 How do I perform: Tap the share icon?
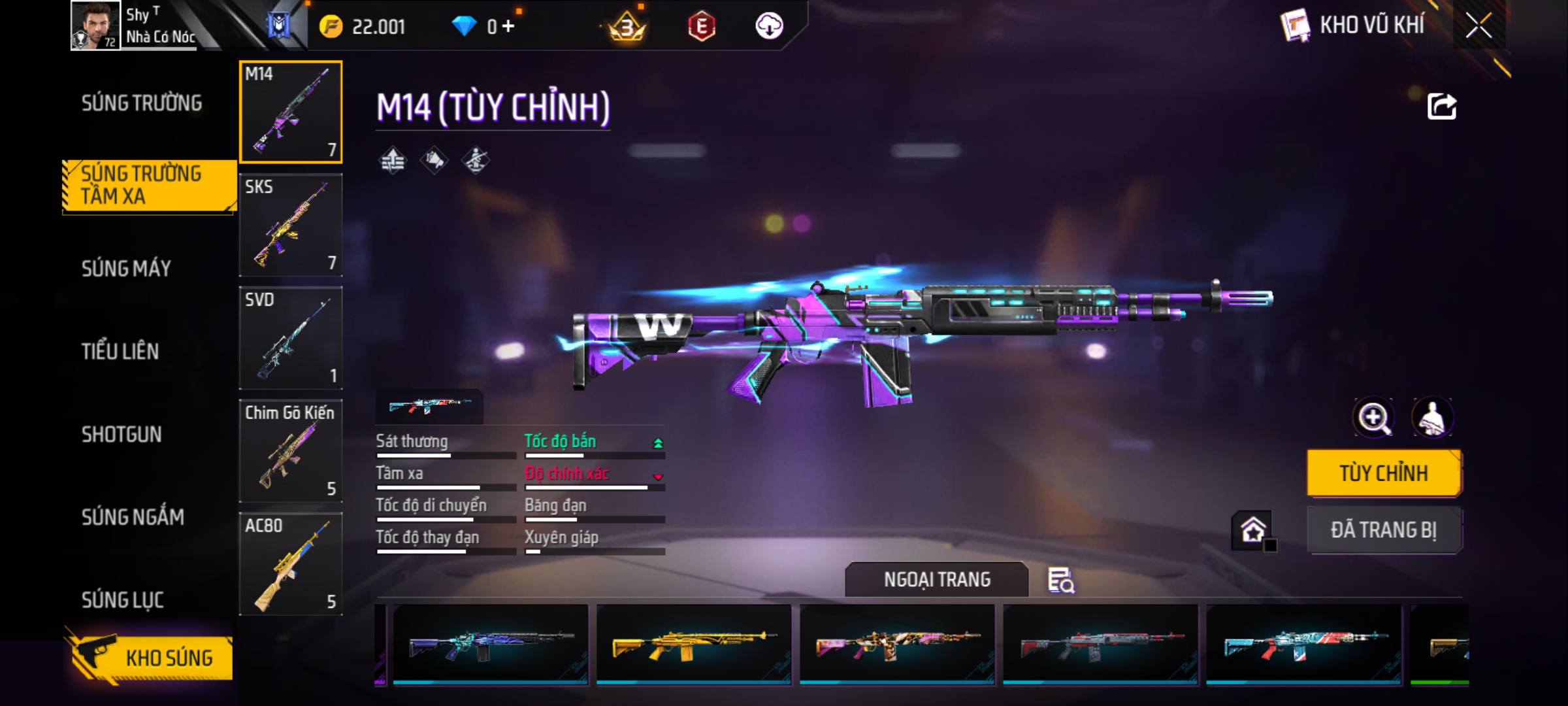[1442, 107]
